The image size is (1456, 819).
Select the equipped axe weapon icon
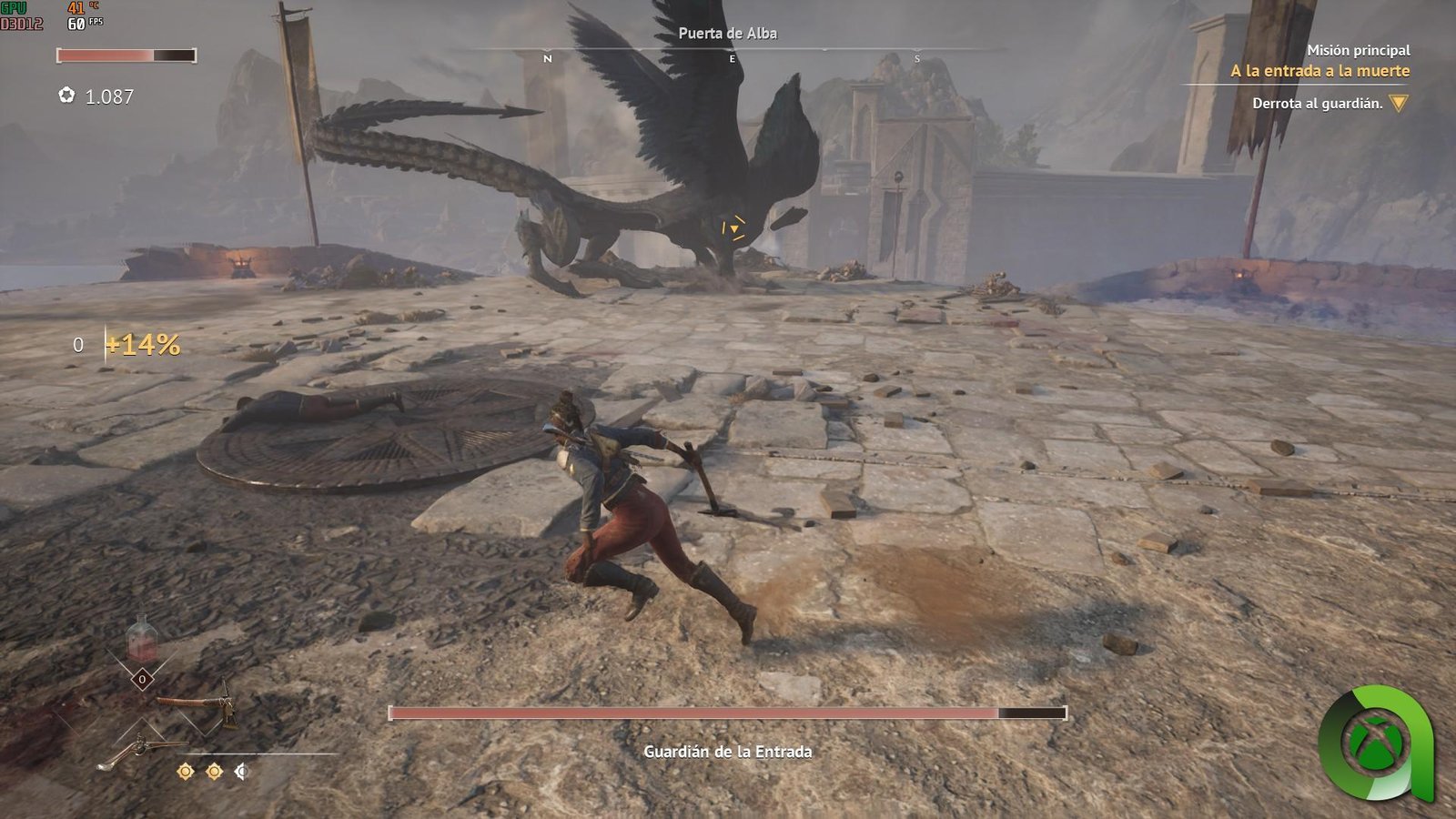click(196, 703)
